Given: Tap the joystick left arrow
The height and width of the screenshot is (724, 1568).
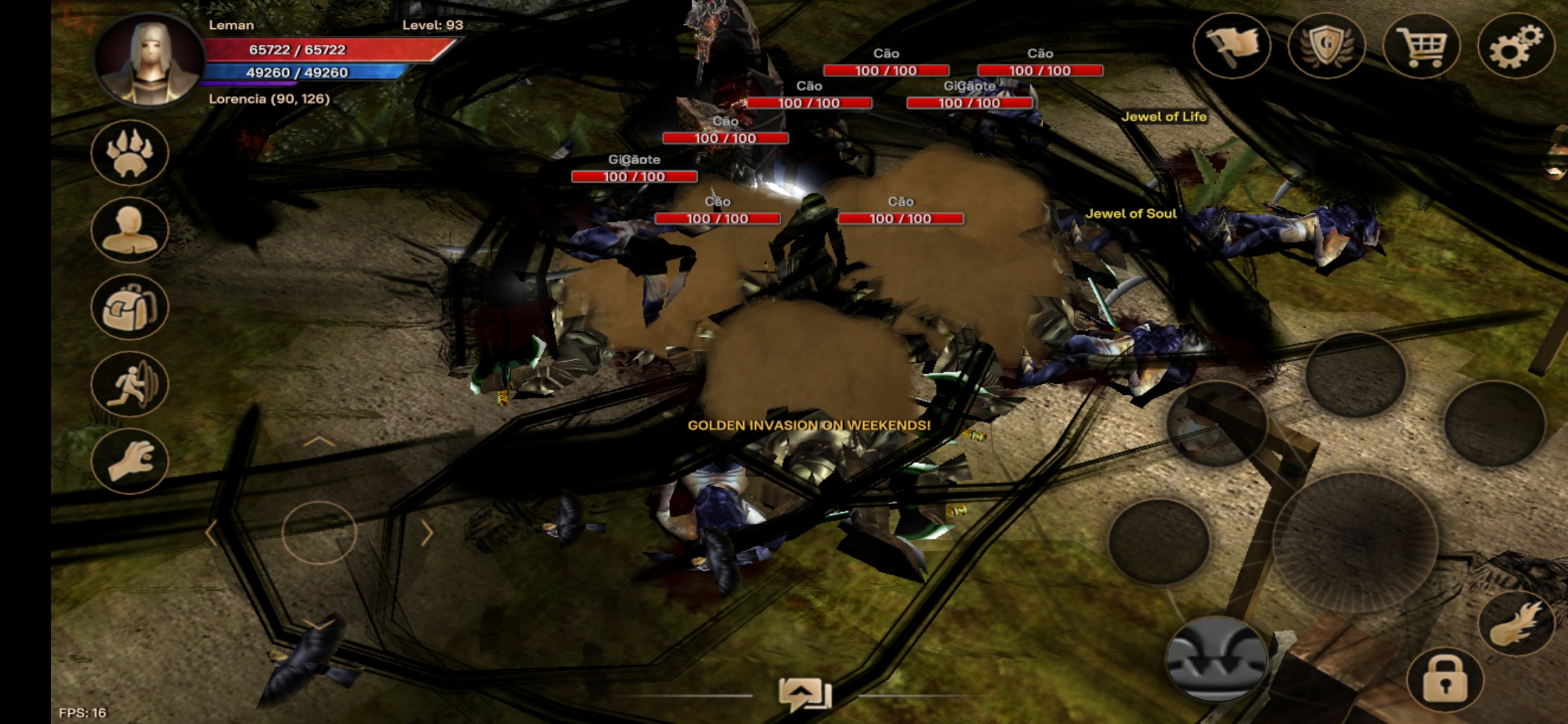Looking at the screenshot, I should 212,533.
